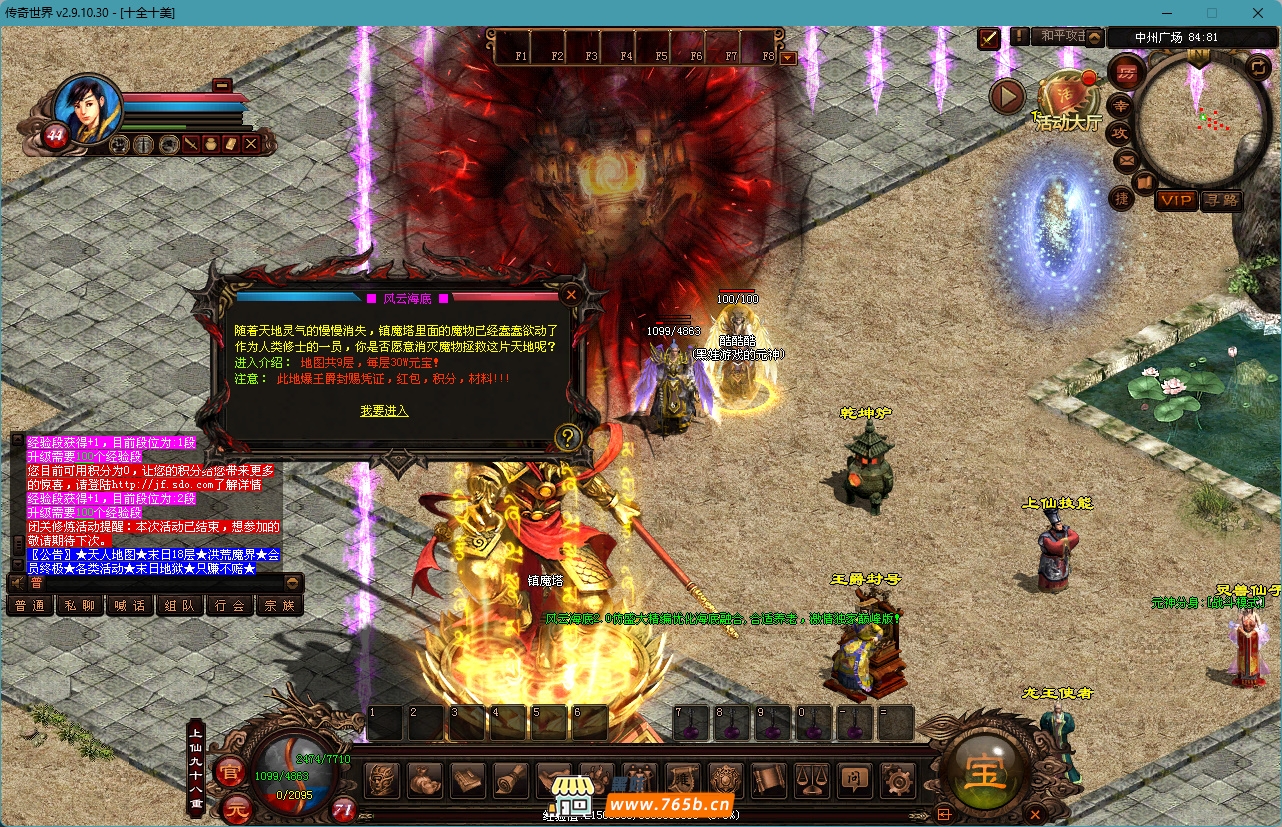
Task: Click the 我要进入 link in the dialog
Action: point(384,411)
